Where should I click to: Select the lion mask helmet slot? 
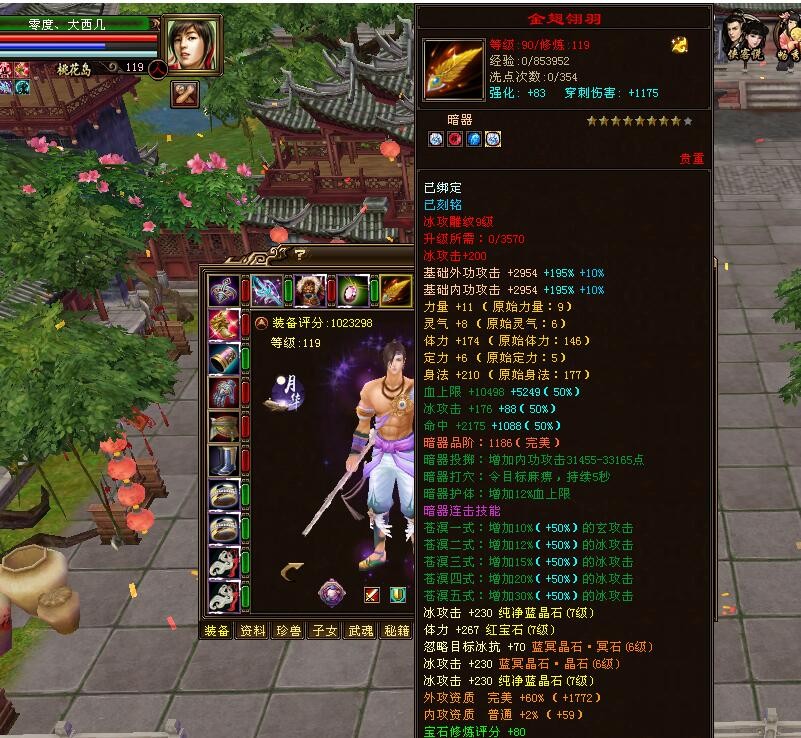click(310, 291)
